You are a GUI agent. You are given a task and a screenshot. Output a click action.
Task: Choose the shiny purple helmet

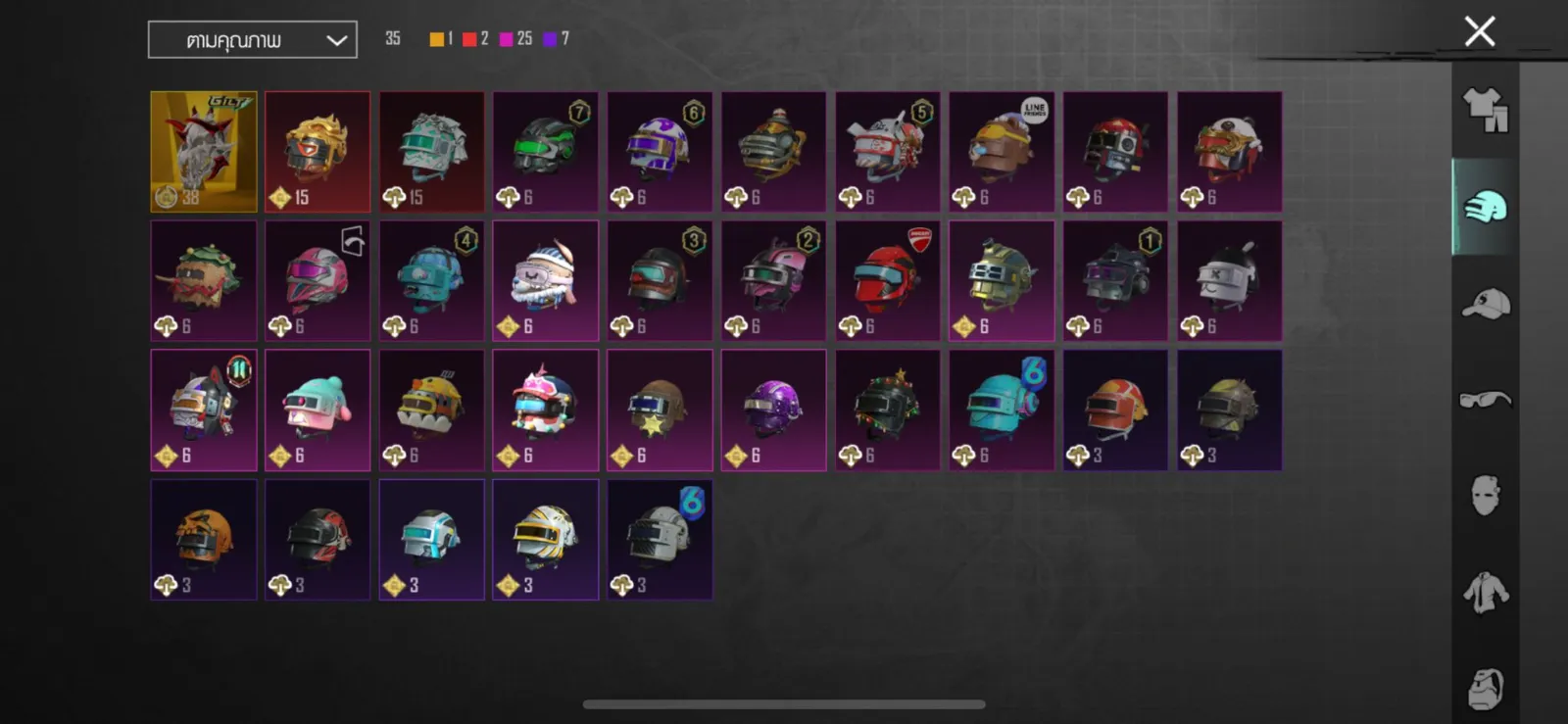click(x=773, y=410)
